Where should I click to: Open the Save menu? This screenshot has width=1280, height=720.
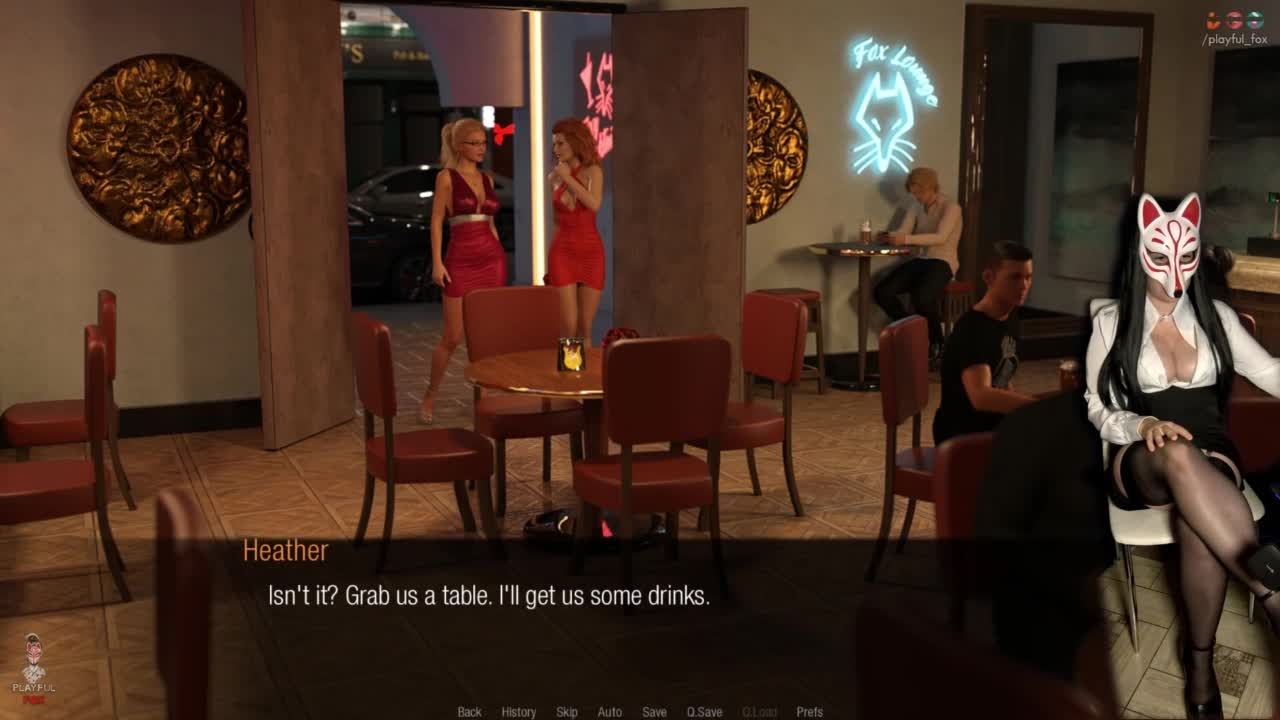tap(654, 712)
